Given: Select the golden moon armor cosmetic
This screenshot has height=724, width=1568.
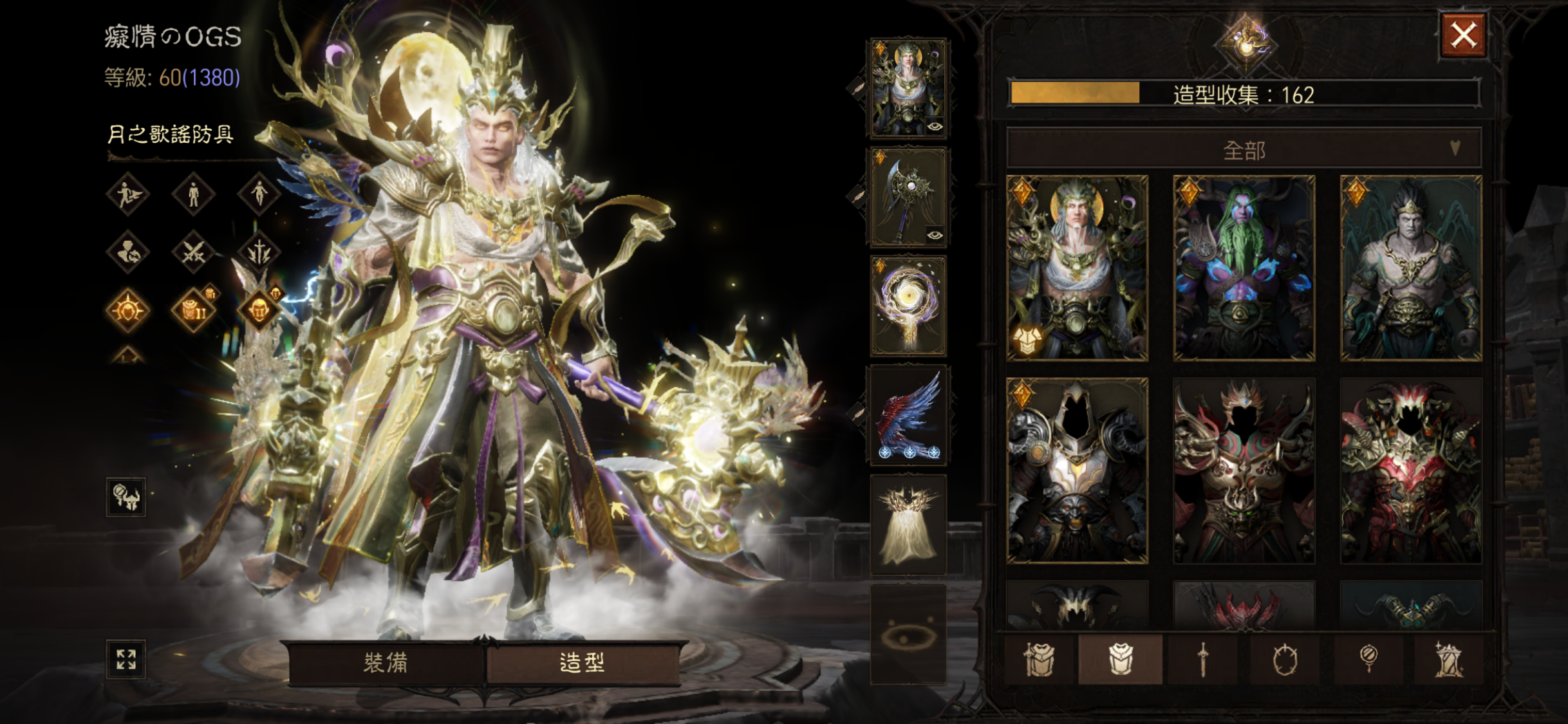Looking at the screenshot, I should coord(1077,267).
